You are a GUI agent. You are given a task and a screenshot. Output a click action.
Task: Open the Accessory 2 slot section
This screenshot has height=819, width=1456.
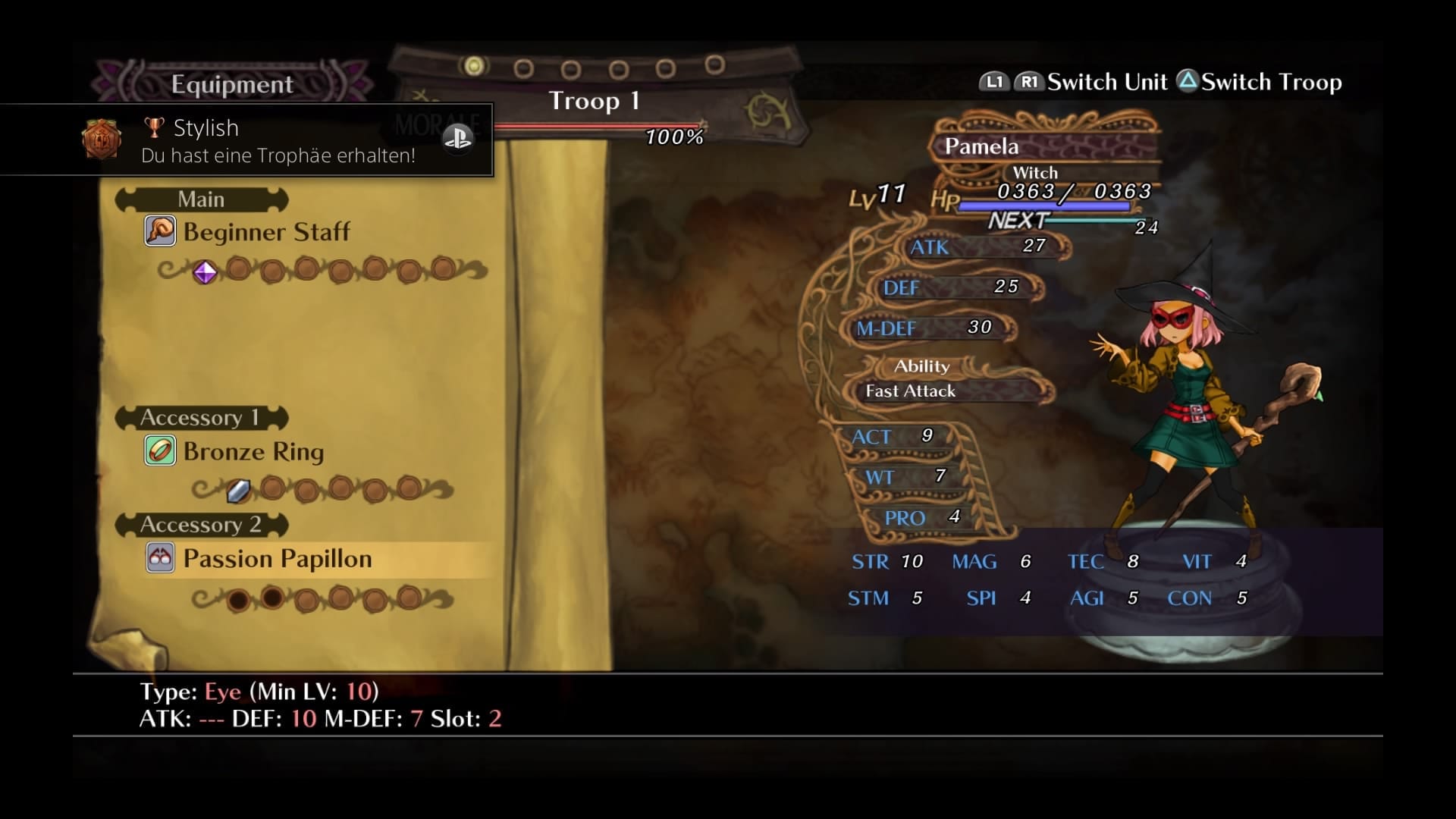click(x=200, y=524)
